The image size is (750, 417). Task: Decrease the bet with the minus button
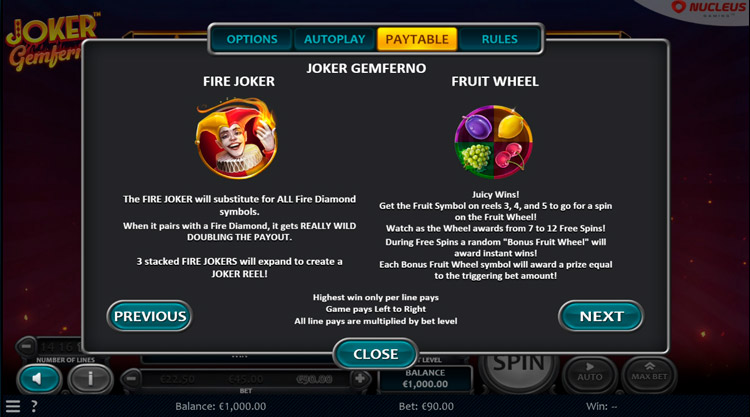tap(129, 379)
